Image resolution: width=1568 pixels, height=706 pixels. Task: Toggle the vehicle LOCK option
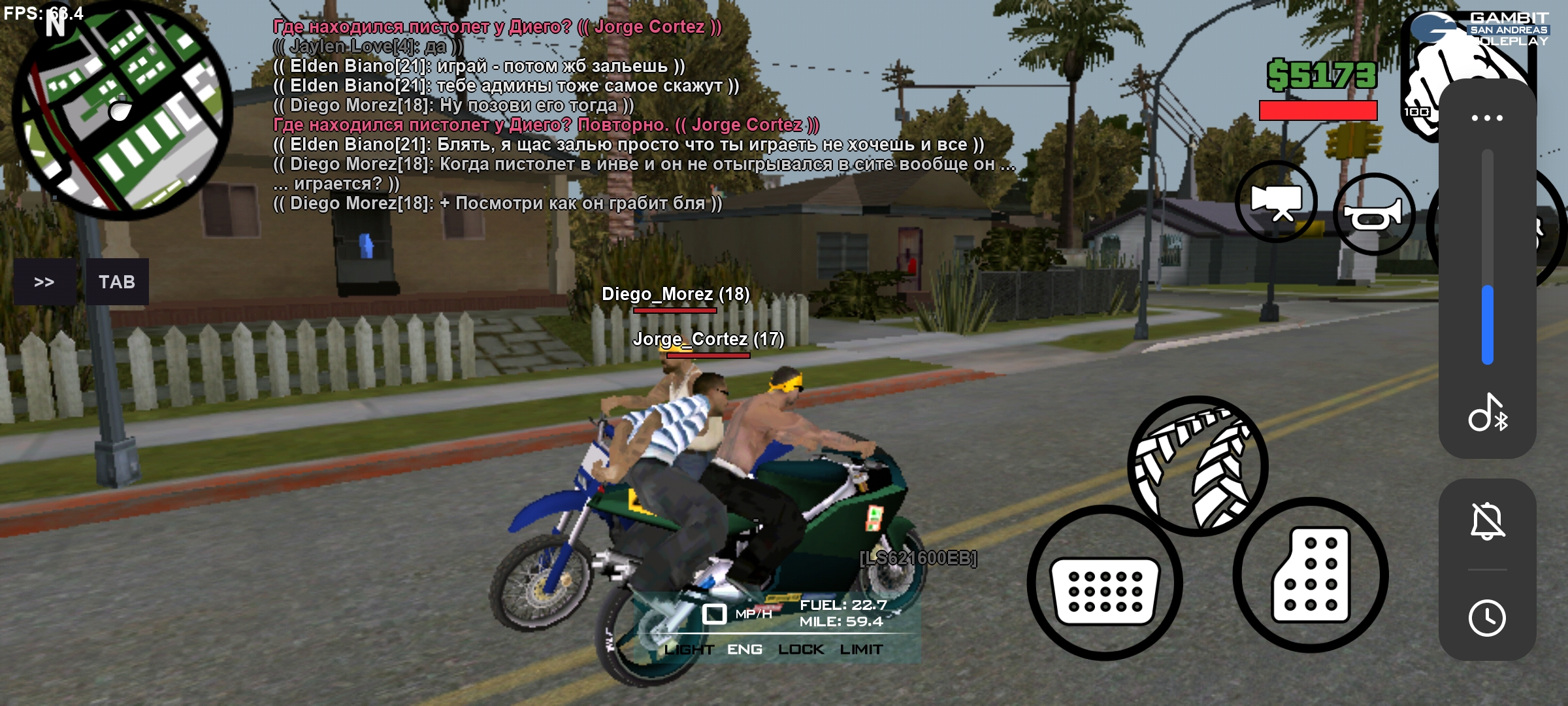click(x=801, y=650)
